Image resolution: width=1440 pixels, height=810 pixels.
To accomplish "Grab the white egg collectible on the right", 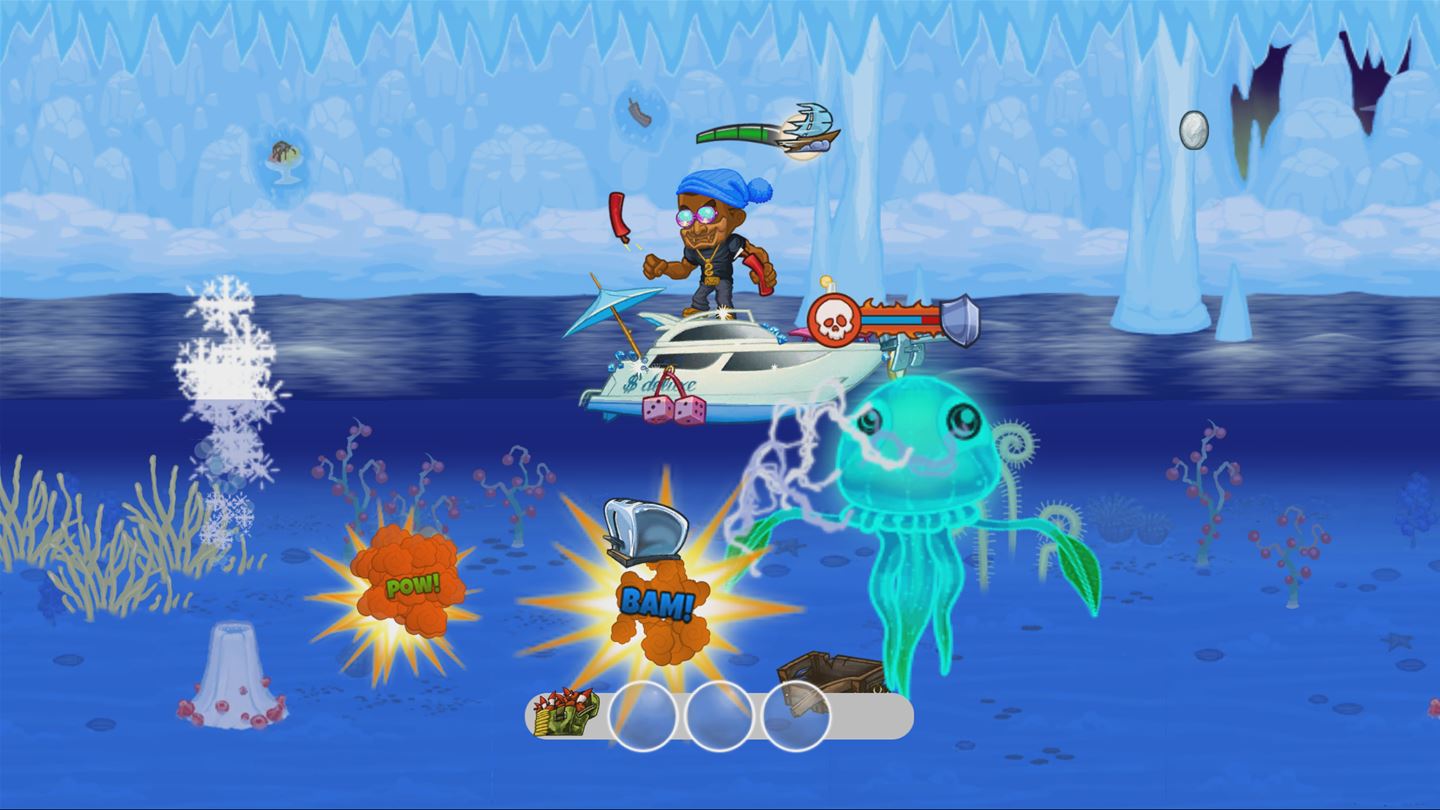I will tap(1192, 129).
